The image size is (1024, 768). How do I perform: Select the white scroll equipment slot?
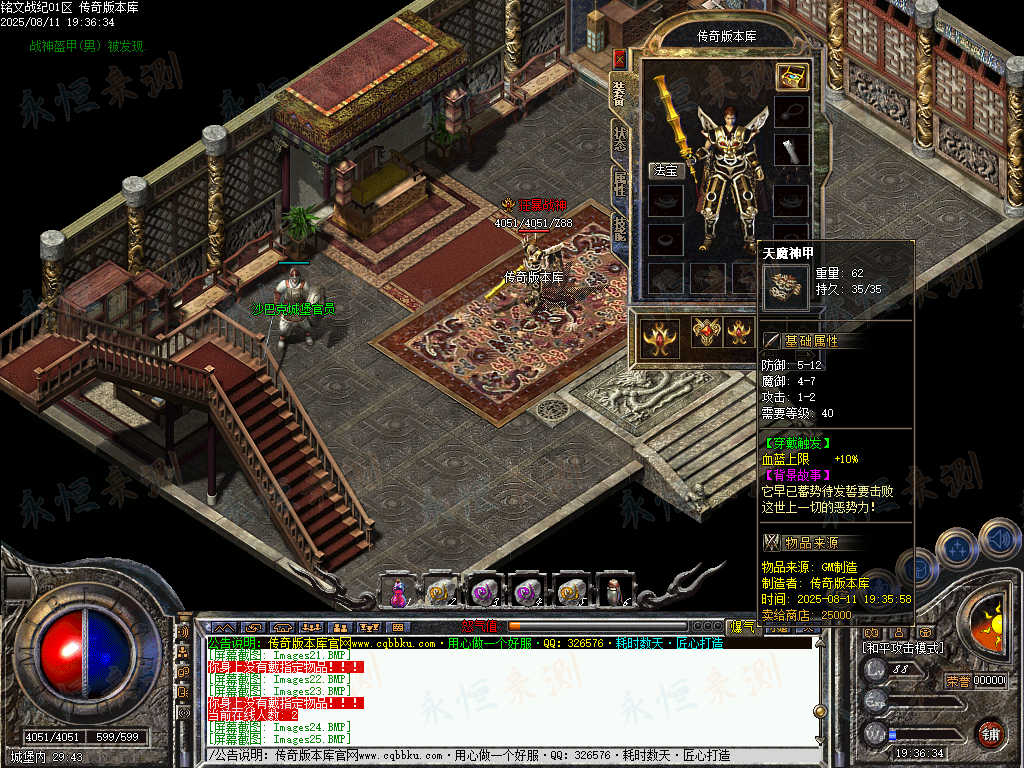tap(791, 151)
